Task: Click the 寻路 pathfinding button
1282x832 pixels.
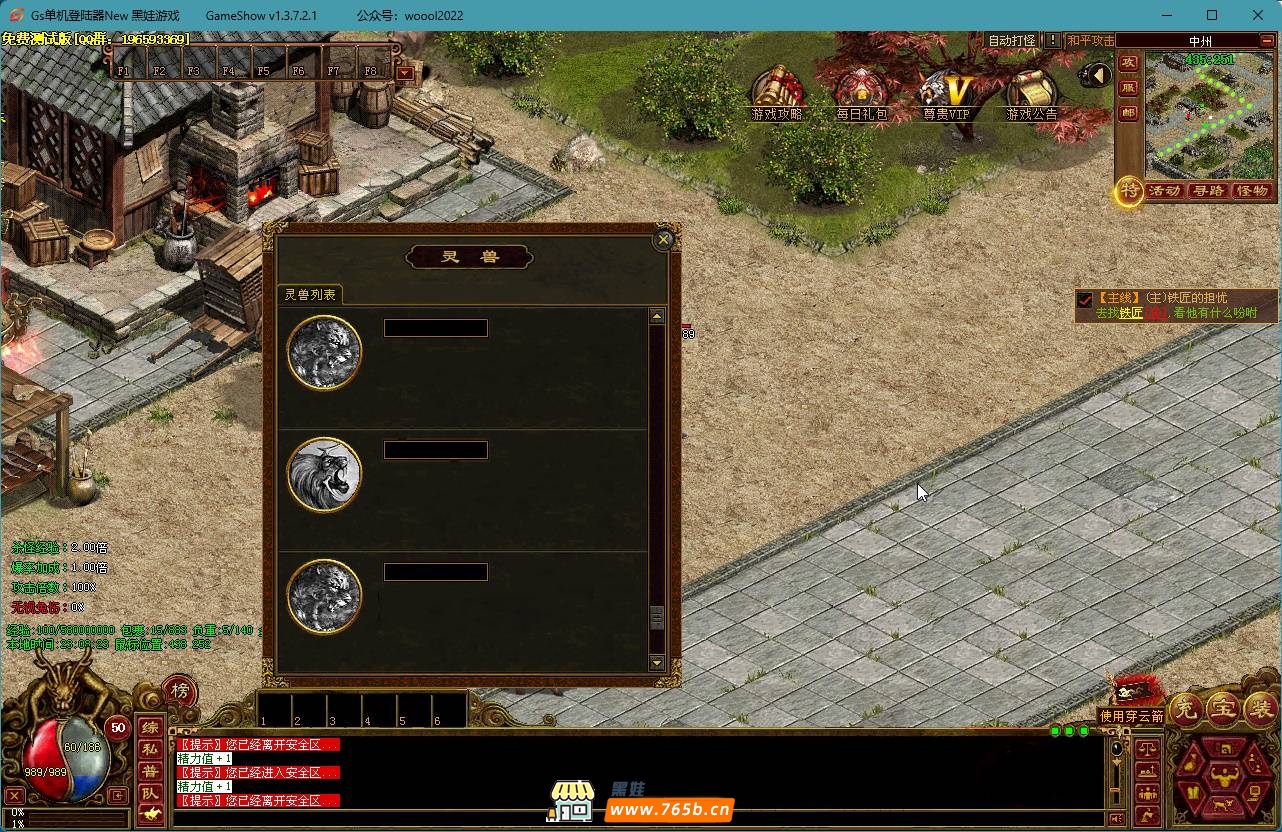Action: click(1208, 191)
